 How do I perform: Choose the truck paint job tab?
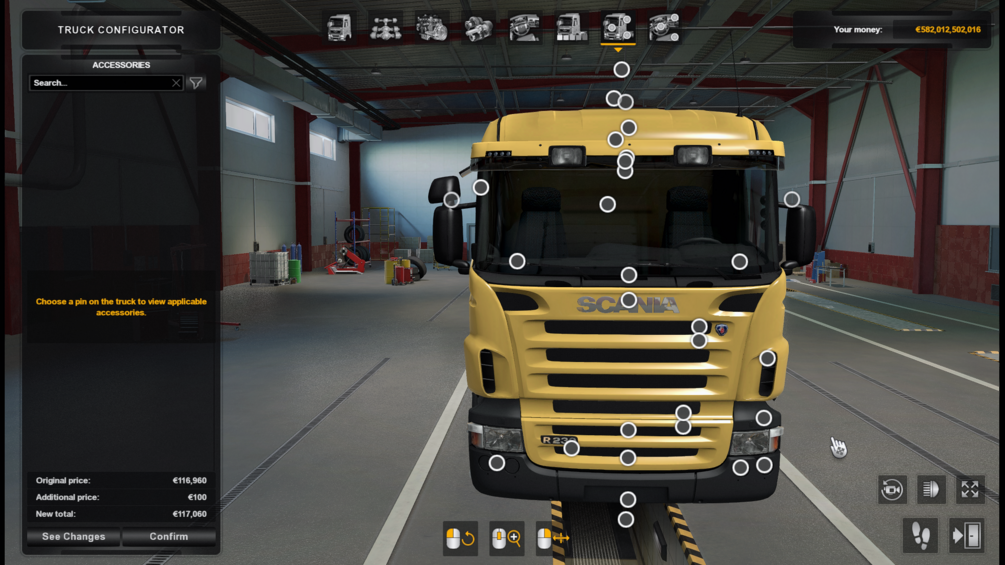tap(571, 28)
